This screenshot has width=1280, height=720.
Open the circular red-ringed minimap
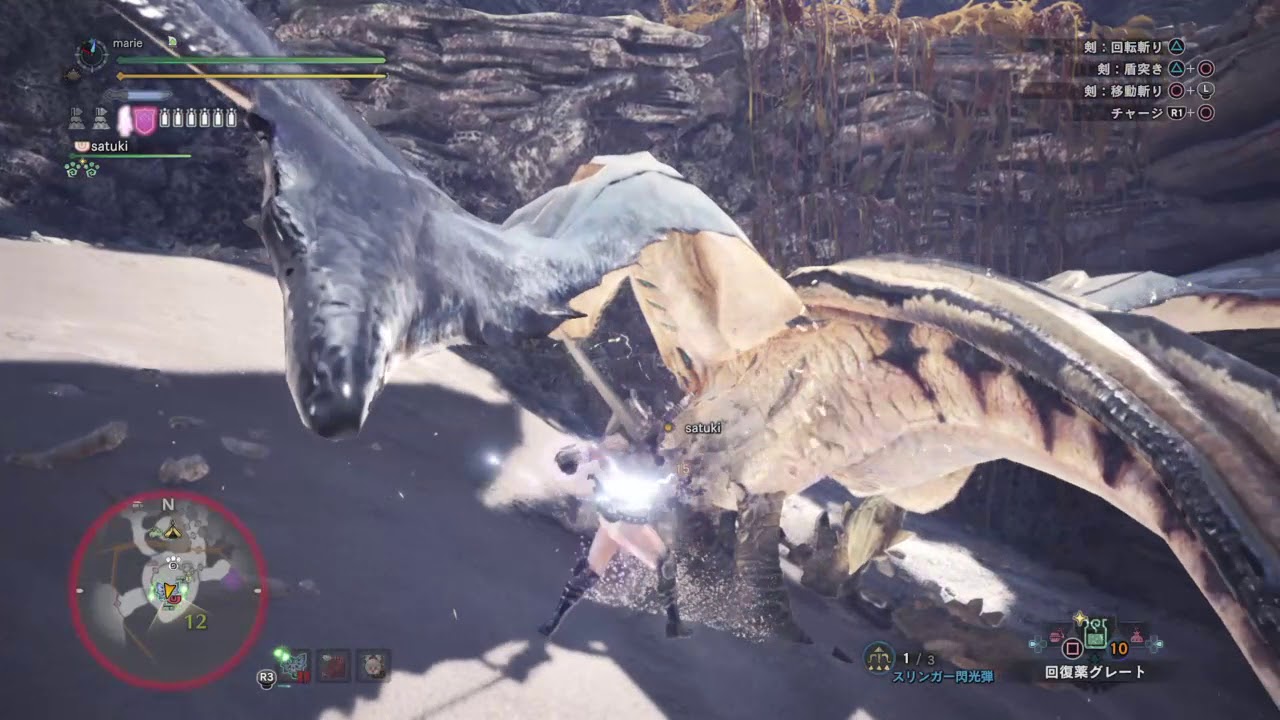click(168, 590)
